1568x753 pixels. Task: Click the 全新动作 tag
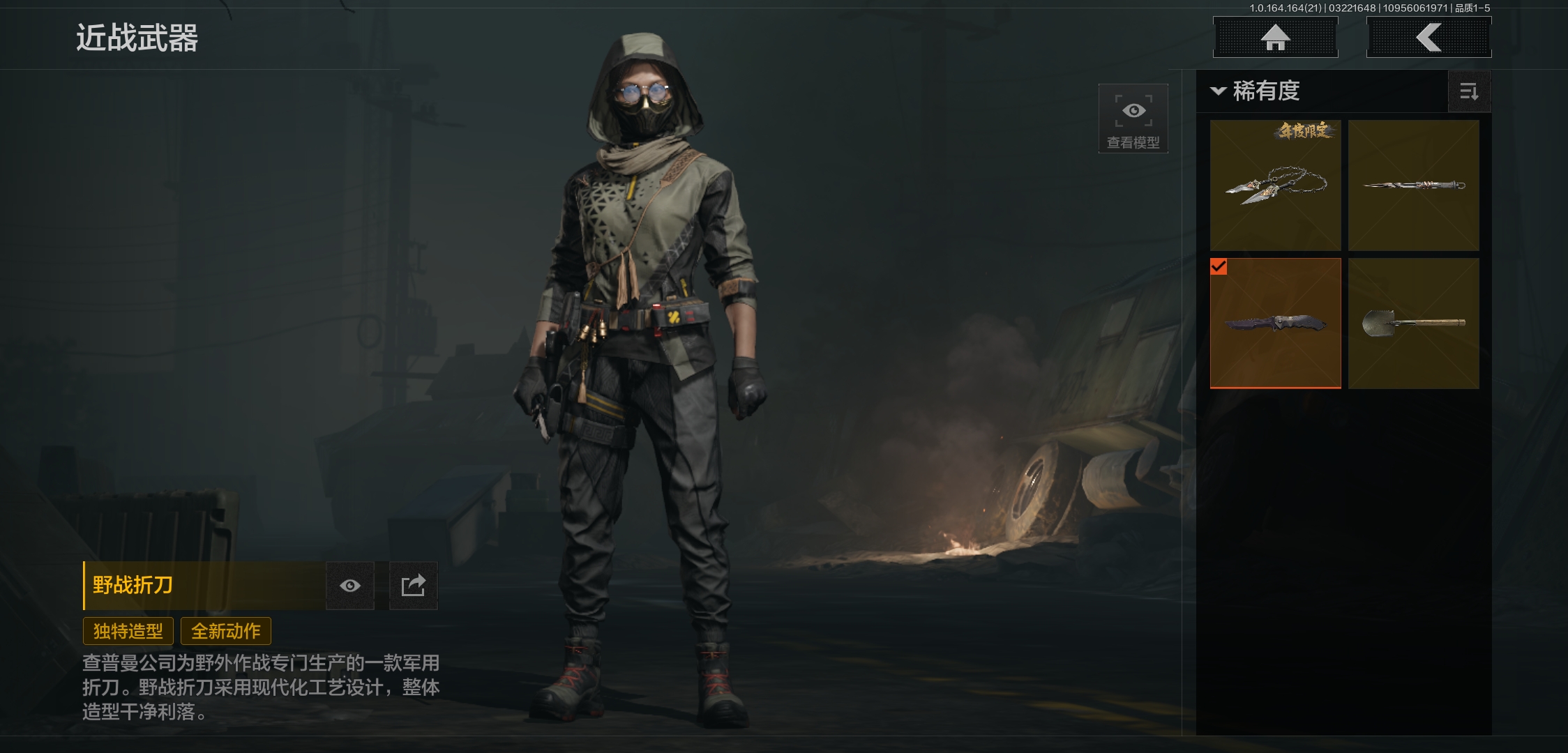tap(226, 631)
